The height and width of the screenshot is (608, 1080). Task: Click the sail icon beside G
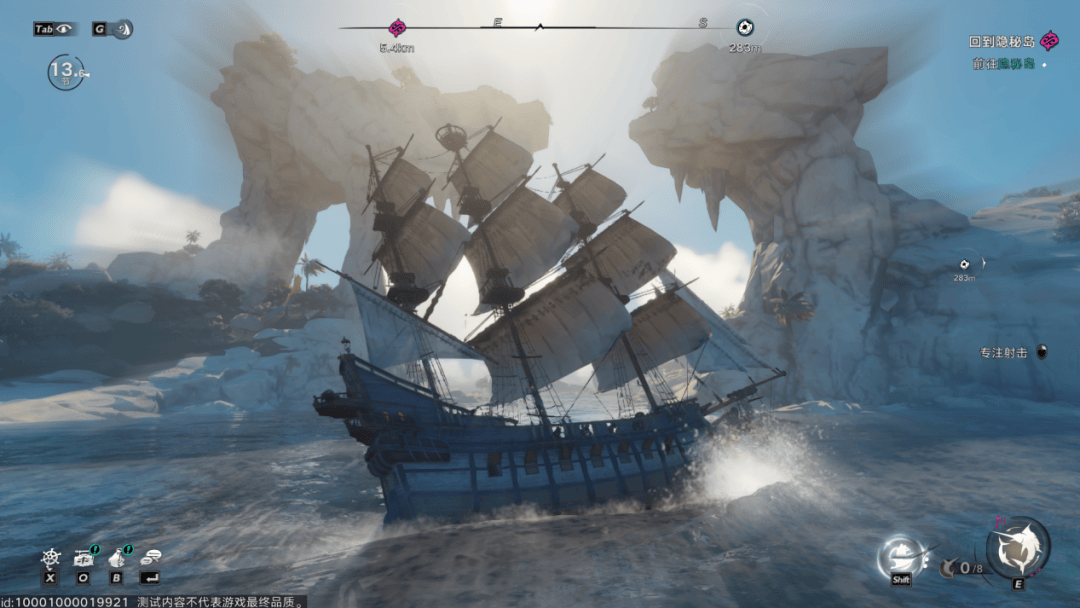[x=122, y=29]
